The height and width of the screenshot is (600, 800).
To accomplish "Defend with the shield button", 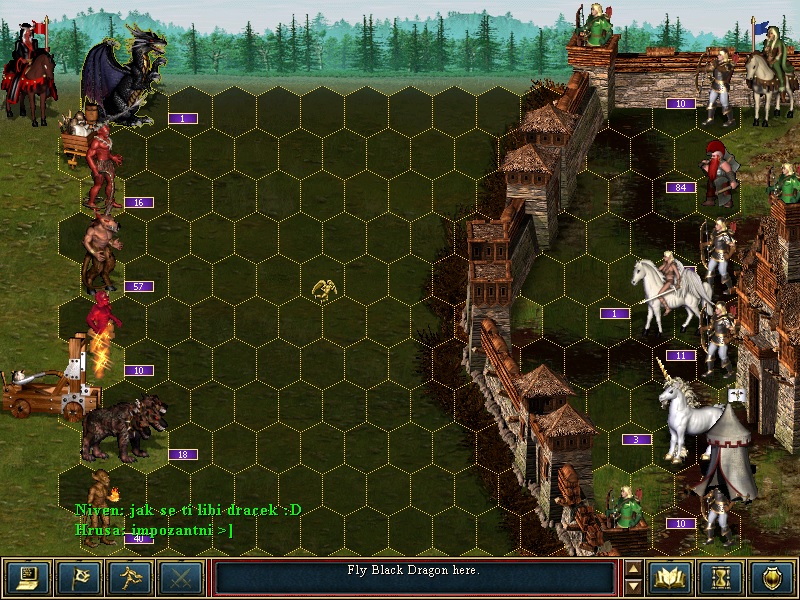I will click(770, 578).
